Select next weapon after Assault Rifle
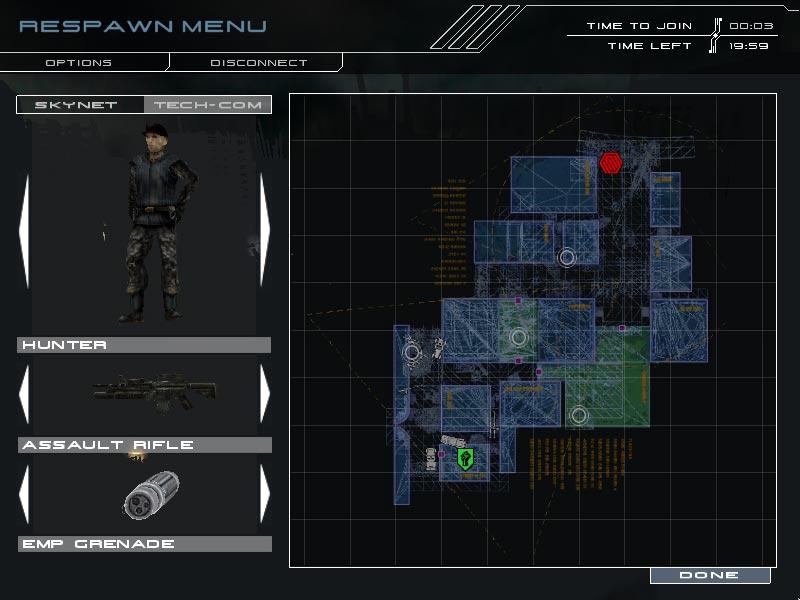Viewport: 800px width, 600px height. (264, 394)
